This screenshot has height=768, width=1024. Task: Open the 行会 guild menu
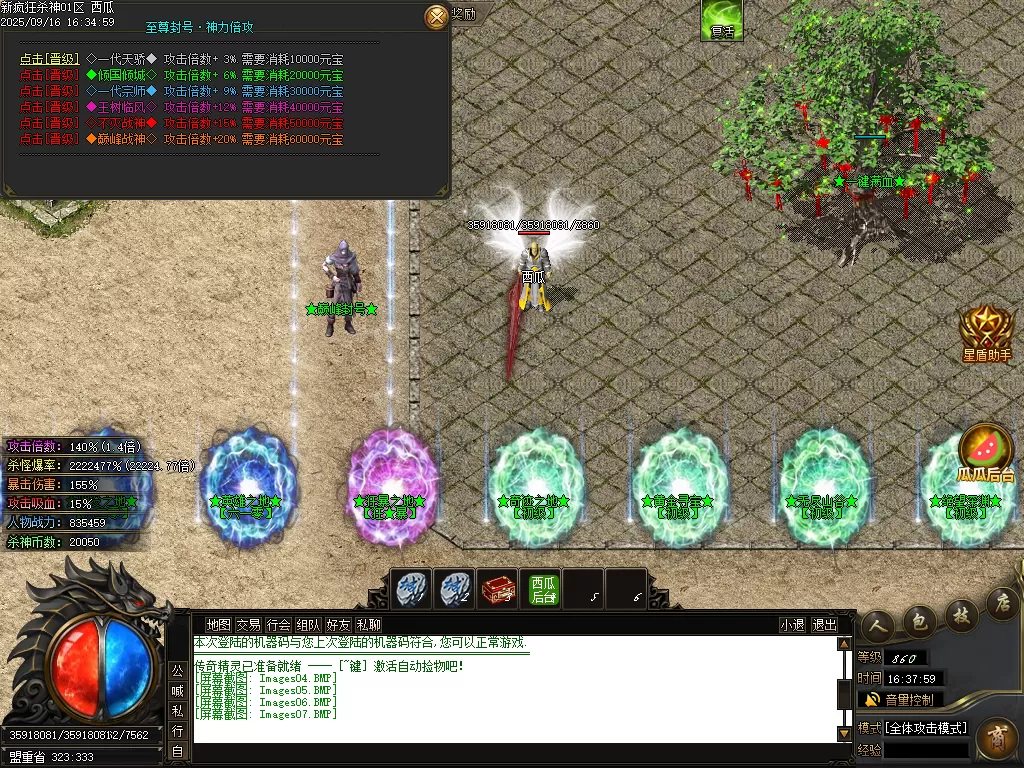click(278, 625)
